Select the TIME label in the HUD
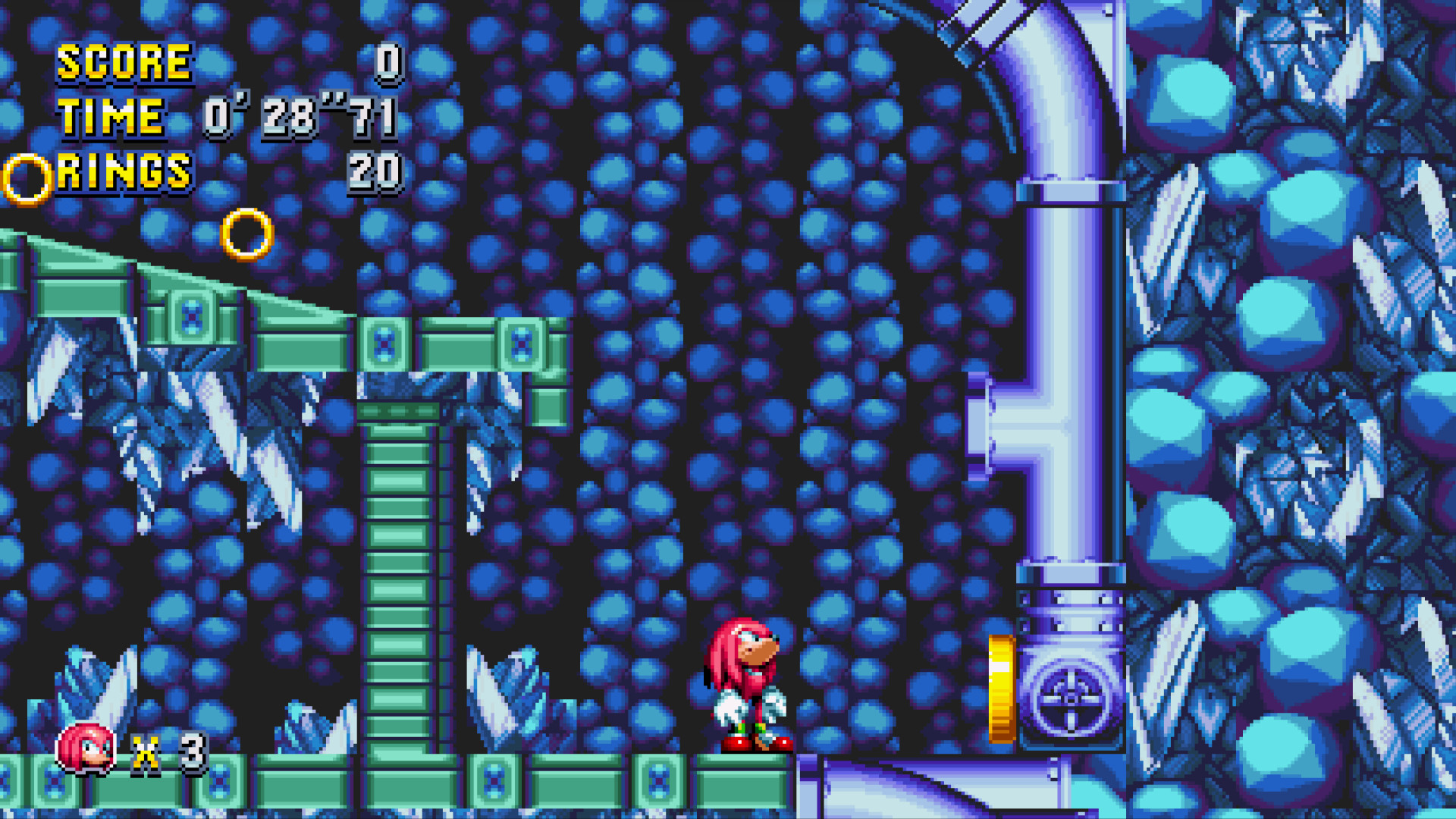The width and height of the screenshot is (1456, 819). tap(112, 118)
